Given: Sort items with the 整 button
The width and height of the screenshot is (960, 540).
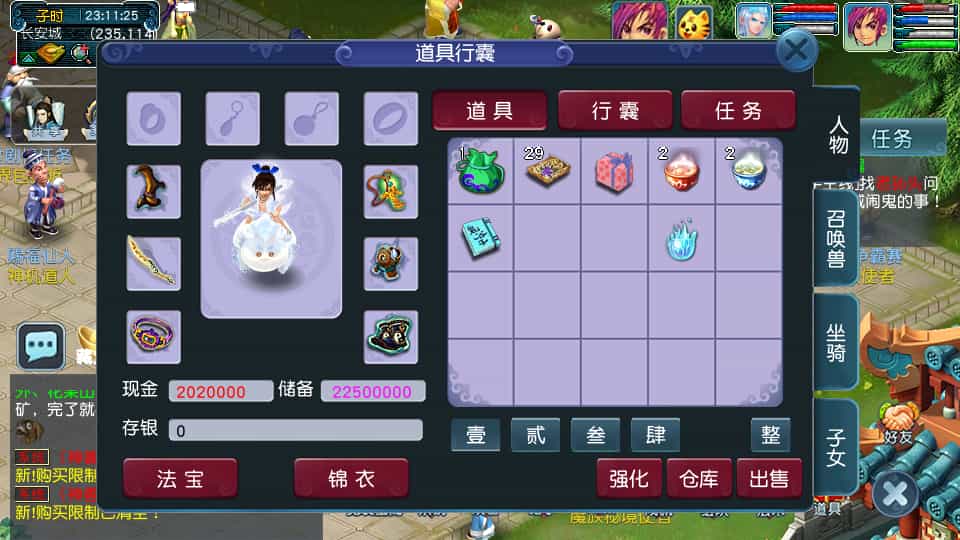Looking at the screenshot, I should pos(771,435).
